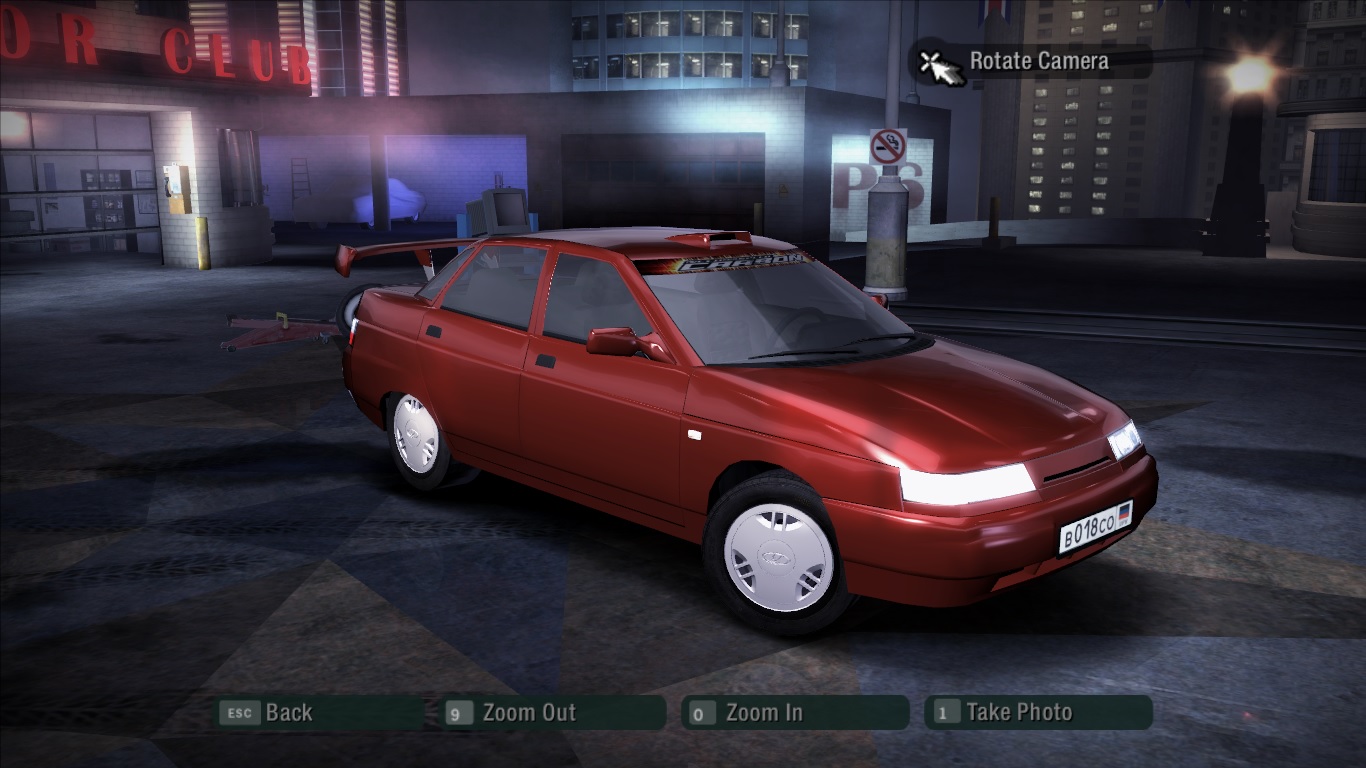This screenshot has width=1366, height=768.
Task: Click the Rotate Camera cursor icon
Action: (x=941, y=64)
